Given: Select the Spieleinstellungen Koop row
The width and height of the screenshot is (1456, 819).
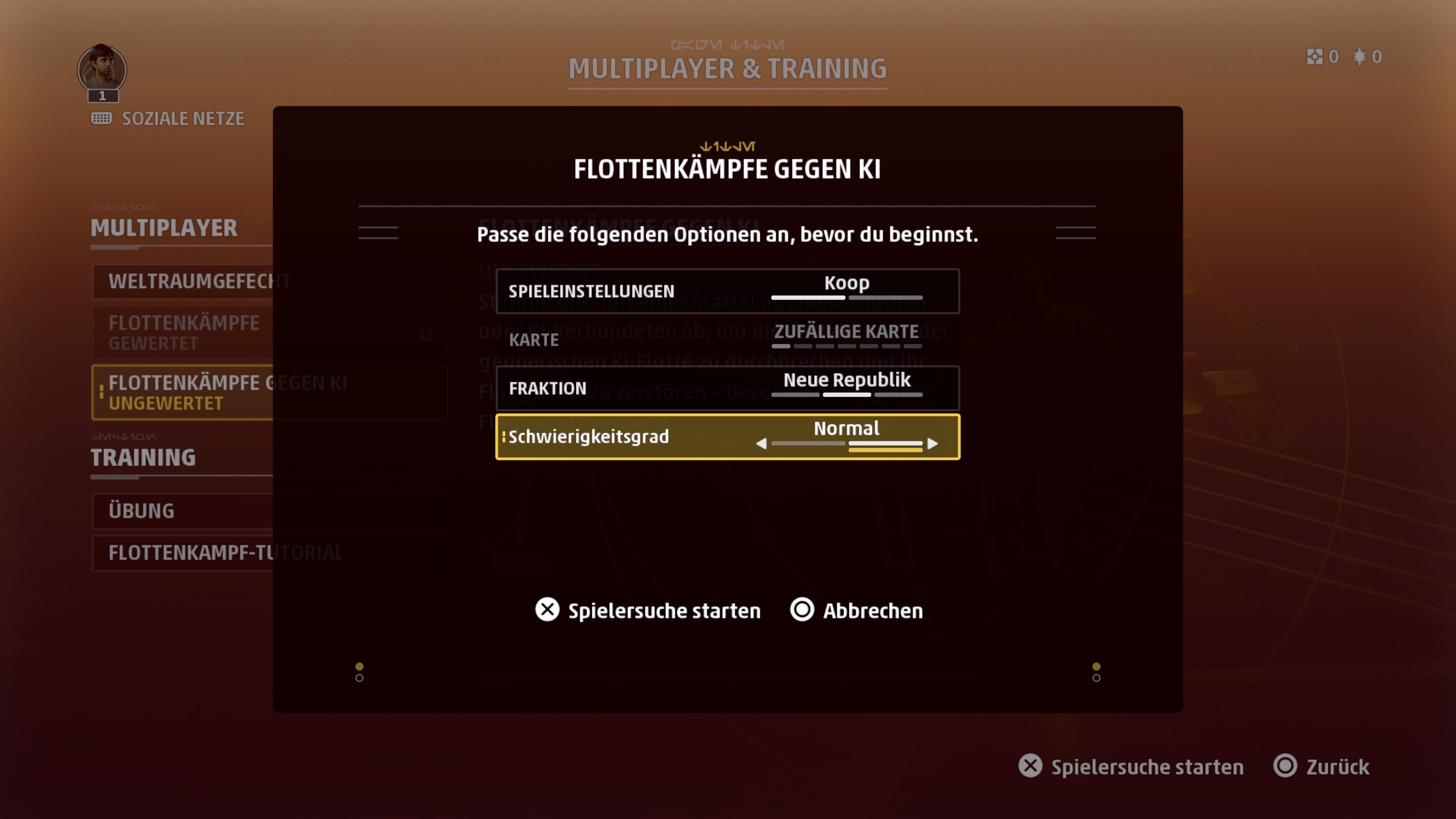Looking at the screenshot, I should click(728, 291).
